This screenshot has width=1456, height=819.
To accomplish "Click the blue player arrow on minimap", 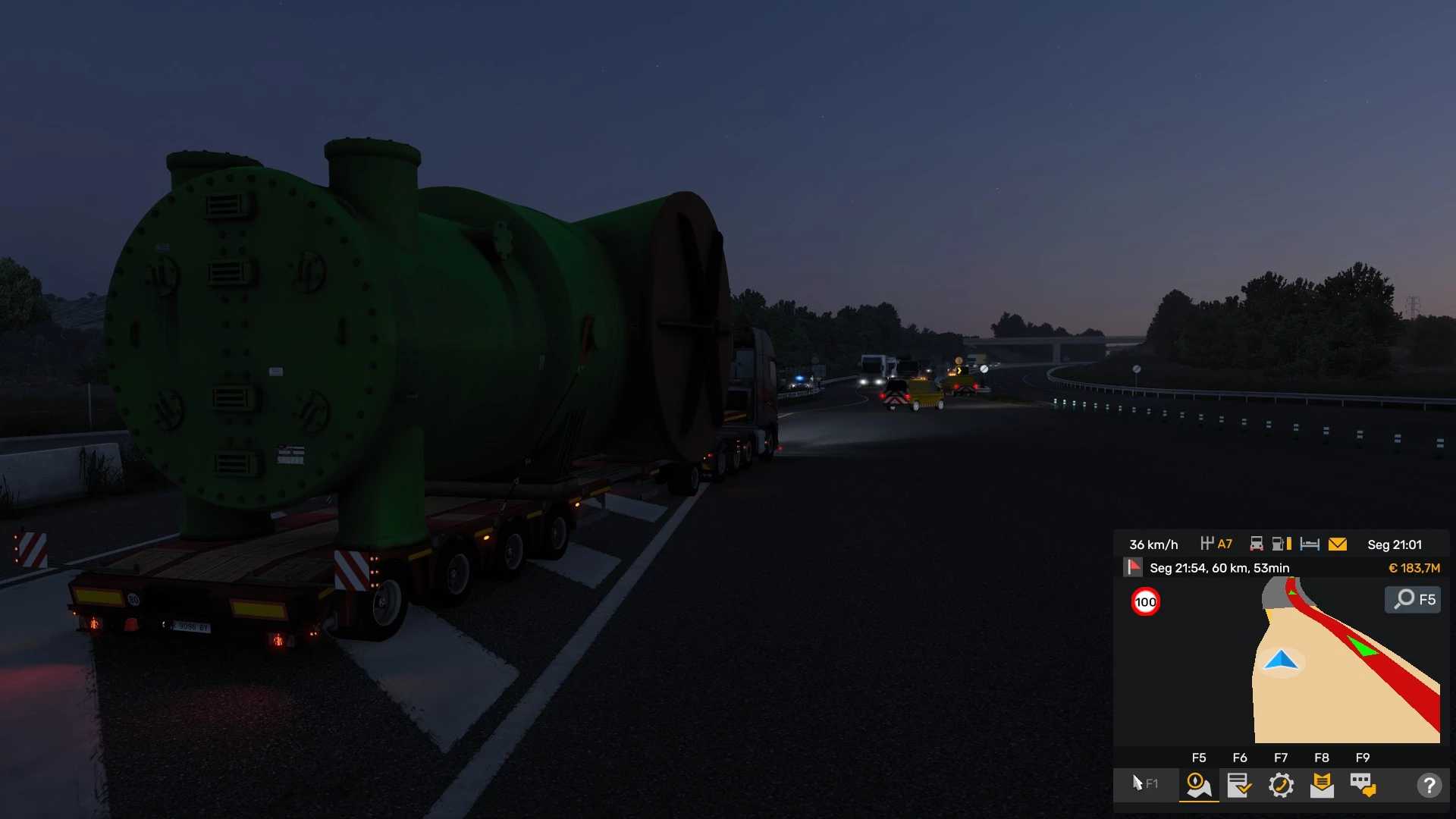I will click(1280, 661).
